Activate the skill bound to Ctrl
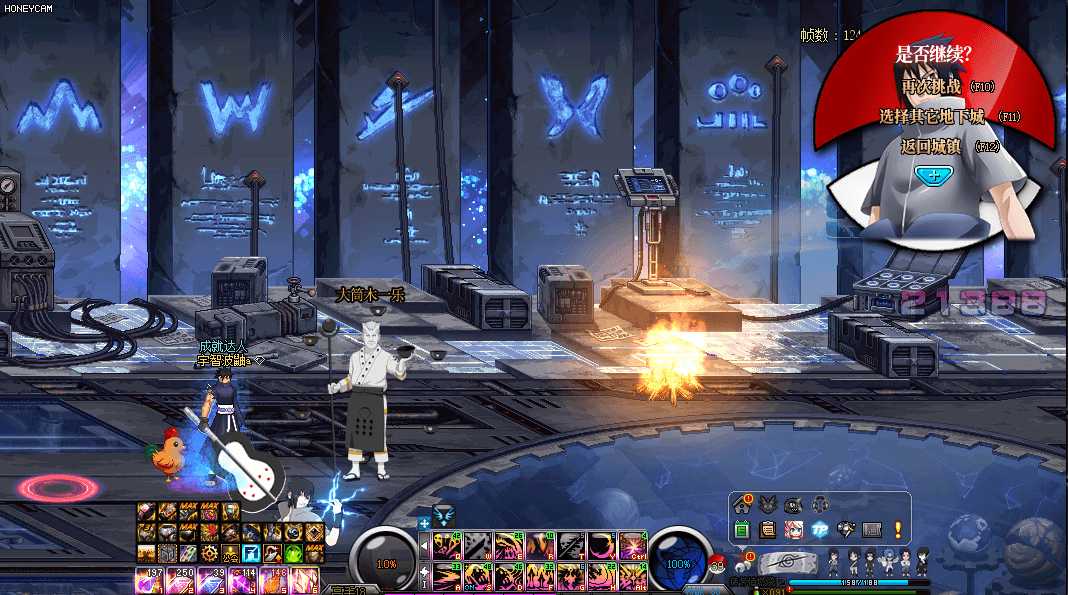Screen dimensions: 1068x595 [x=632, y=545]
